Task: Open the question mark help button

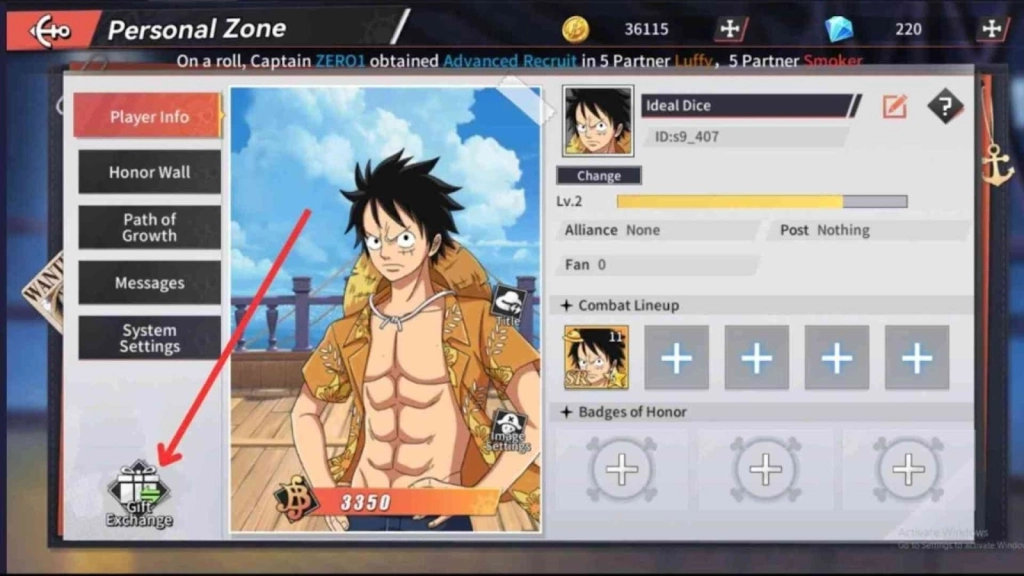Action: click(x=945, y=106)
